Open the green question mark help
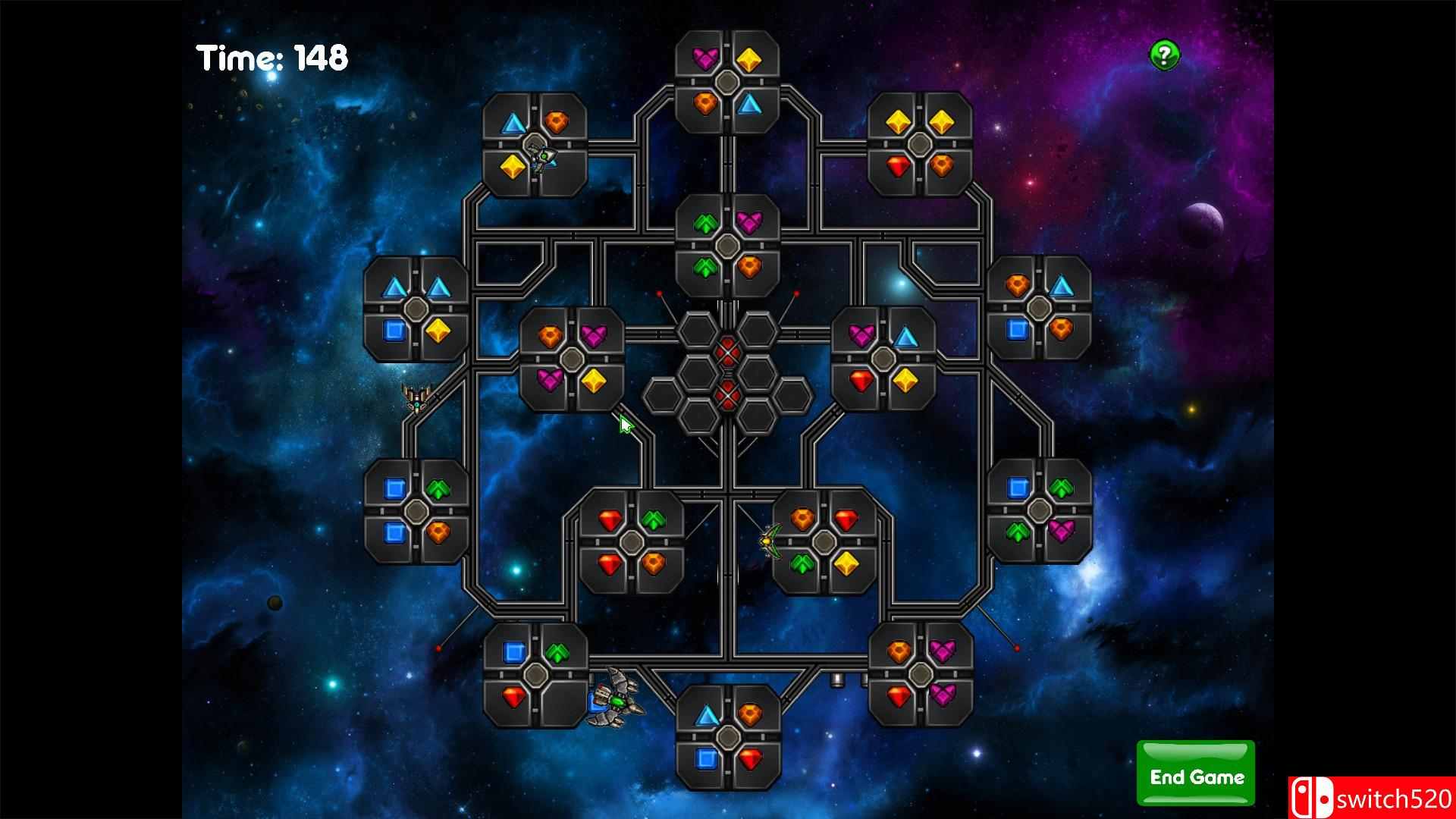 1164,55
